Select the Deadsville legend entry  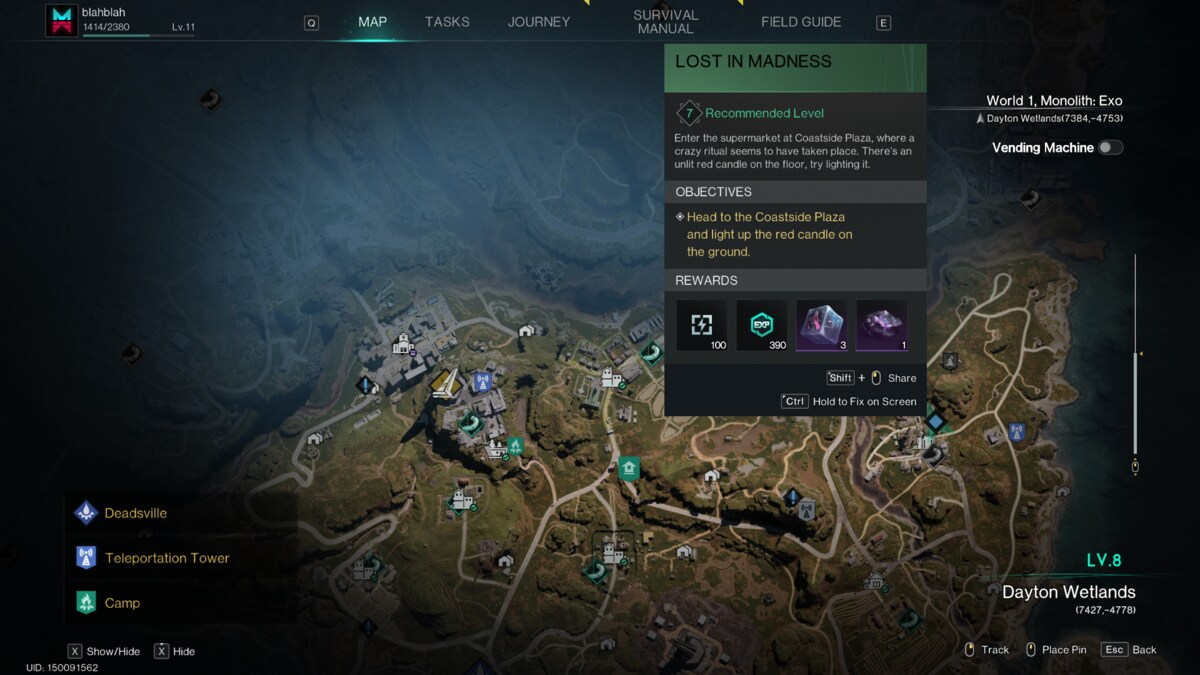135,513
